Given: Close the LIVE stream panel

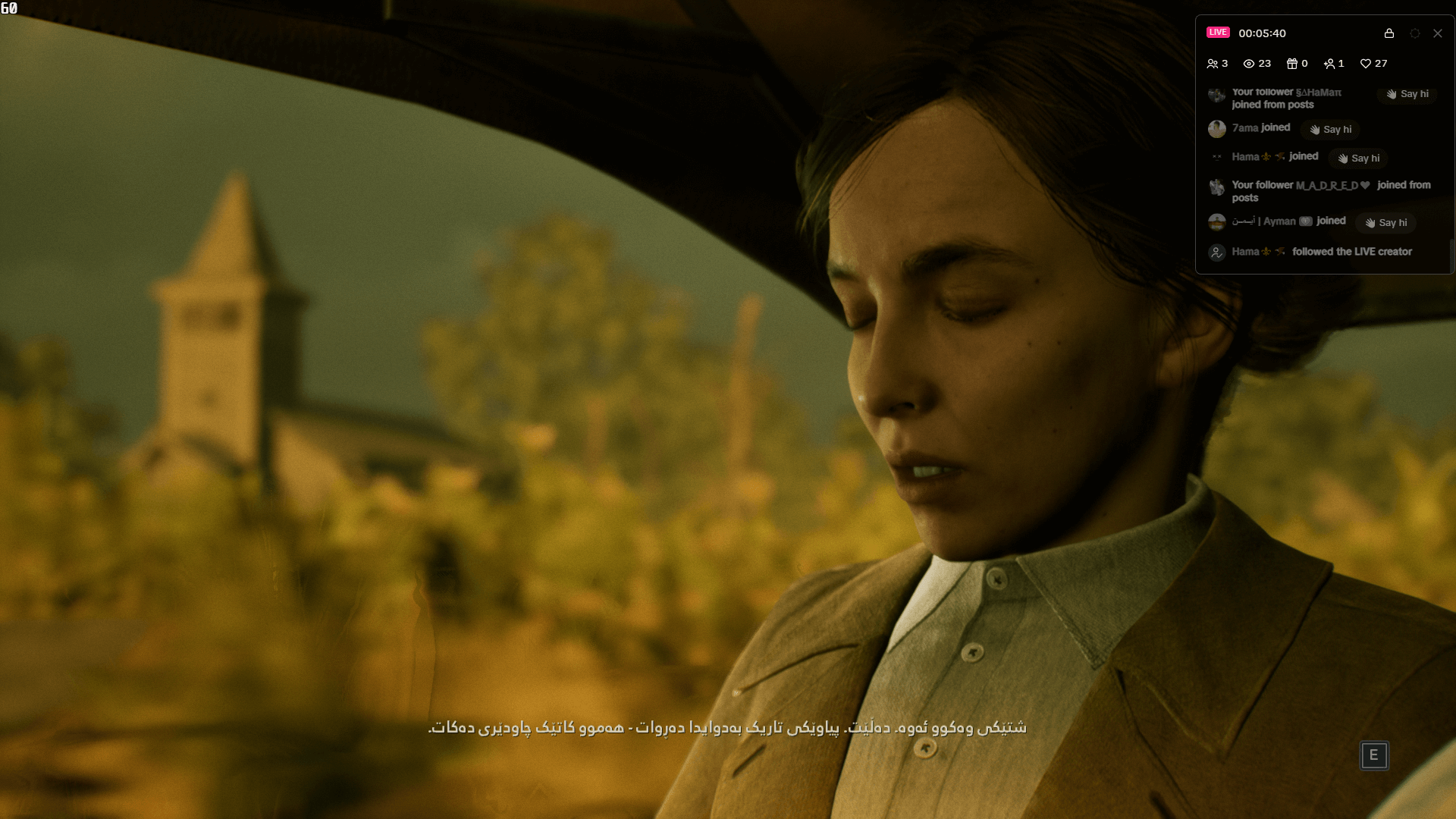Looking at the screenshot, I should pos(1438,33).
